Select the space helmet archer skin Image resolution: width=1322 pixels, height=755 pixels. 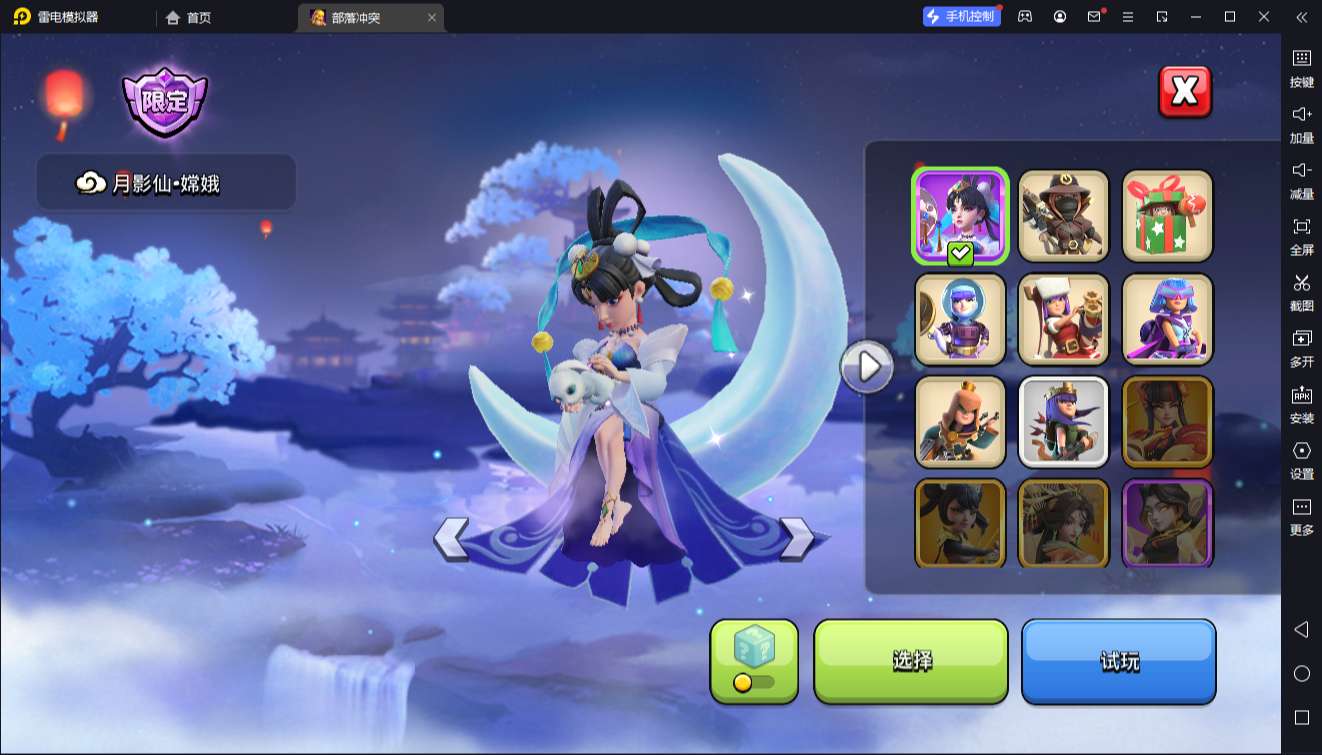click(960, 319)
